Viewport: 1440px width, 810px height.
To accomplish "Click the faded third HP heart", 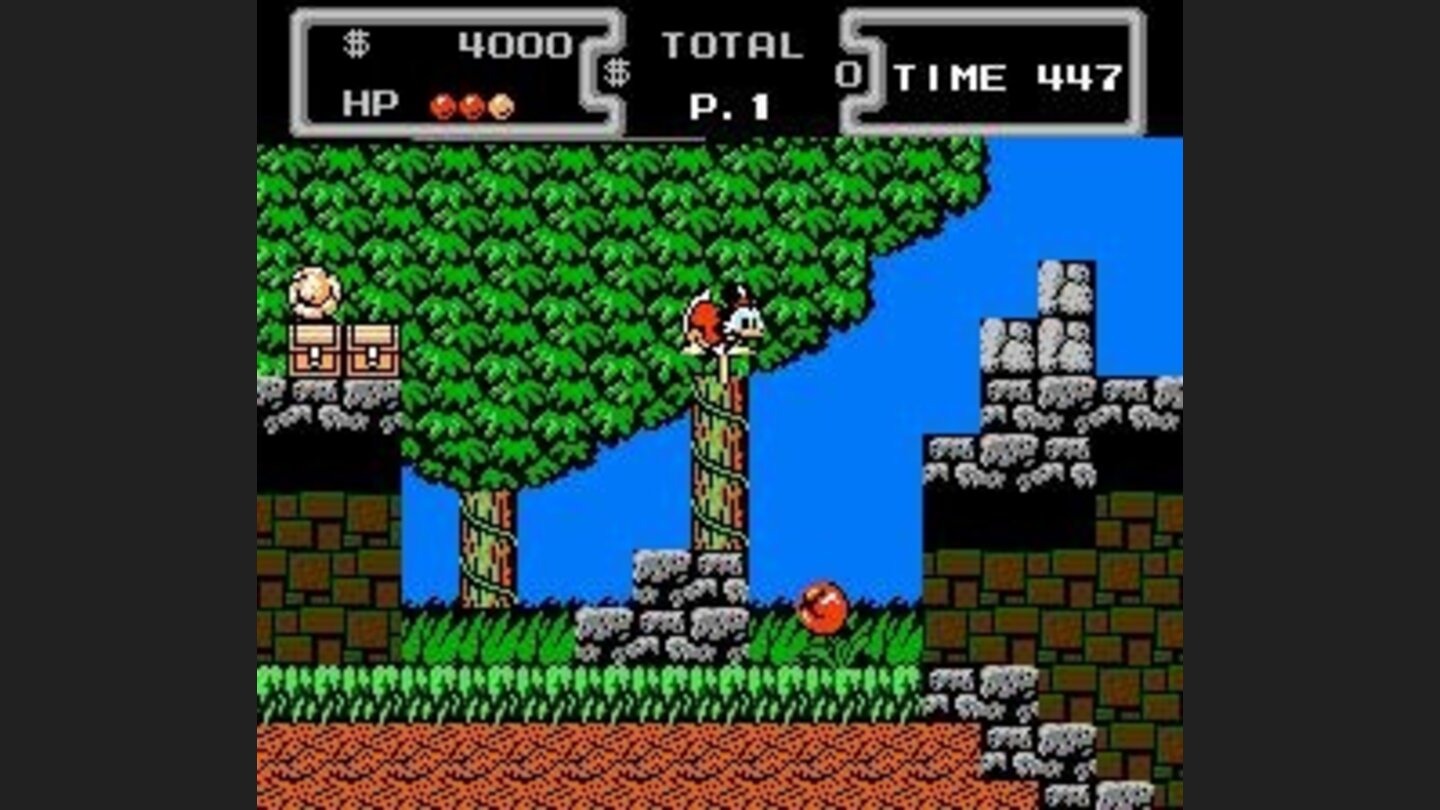I will 499,104.
